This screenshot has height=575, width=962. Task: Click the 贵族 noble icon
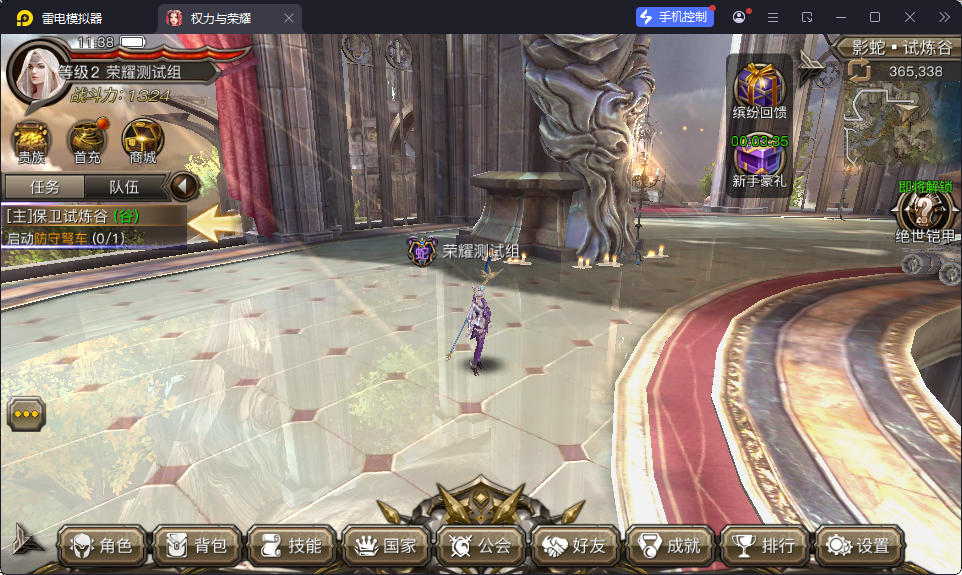[31, 142]
